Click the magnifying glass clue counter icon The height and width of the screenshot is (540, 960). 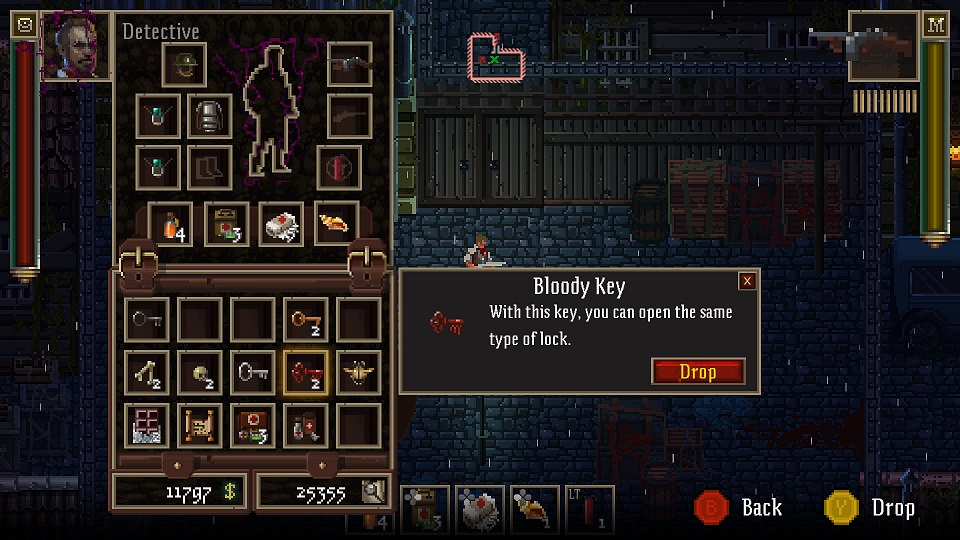(x=373, y=491)
